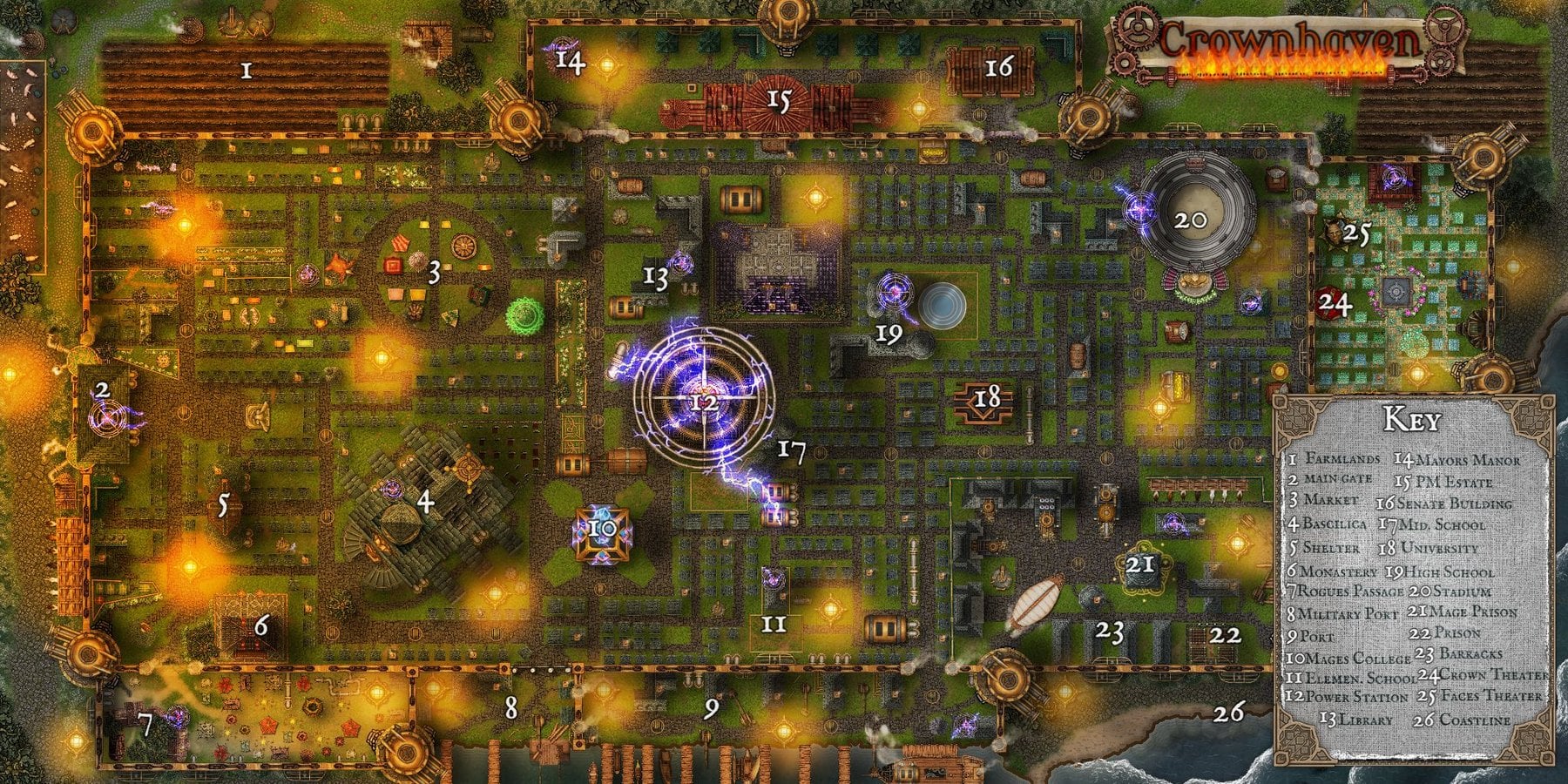Image resolution: width=1568 pixels, height=784 pixels.
Task: Click map marker number 3 at the market
Action: (433, 273)
